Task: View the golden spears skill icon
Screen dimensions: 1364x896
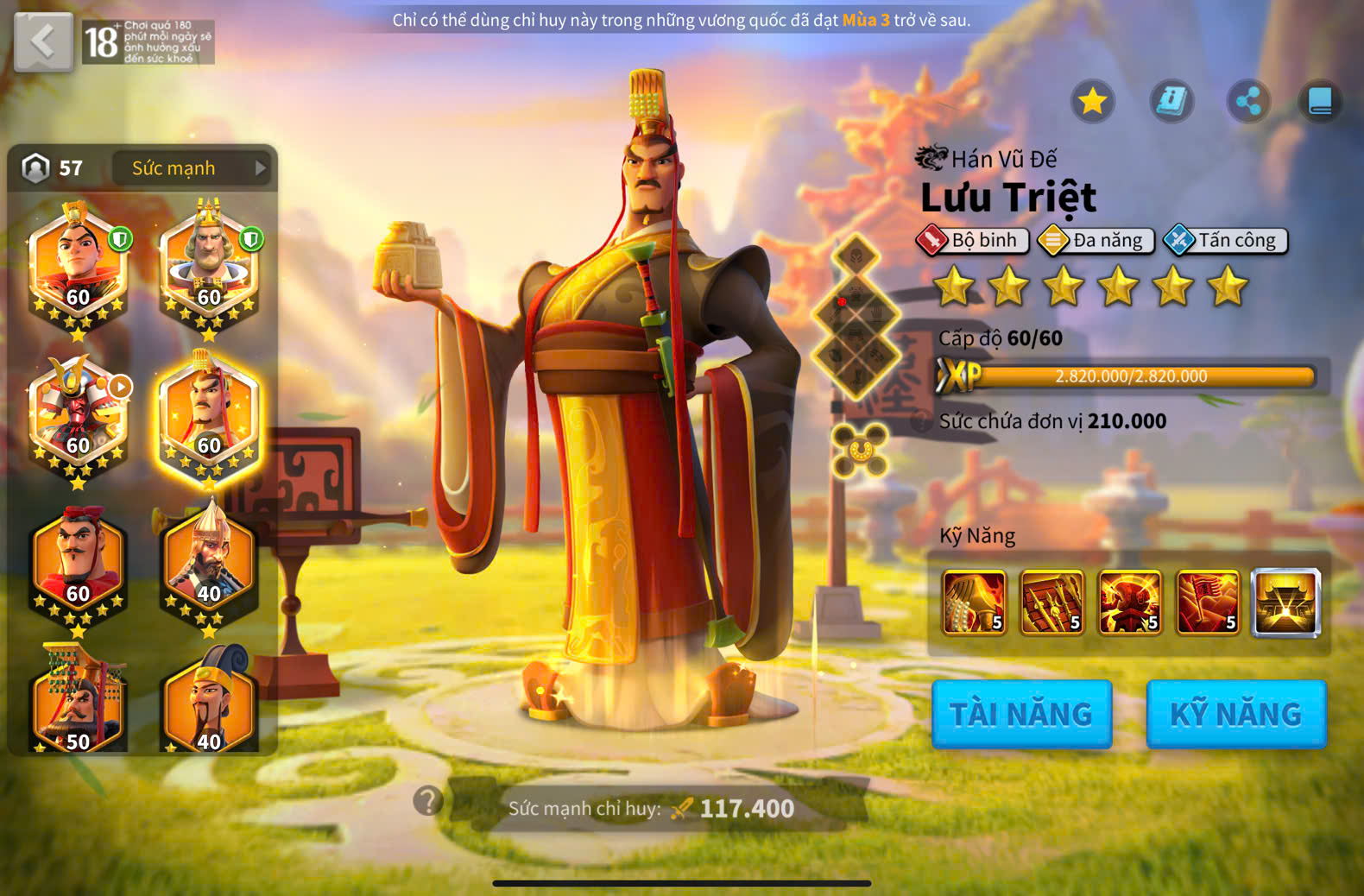Action: click(x=1051, y=602)
